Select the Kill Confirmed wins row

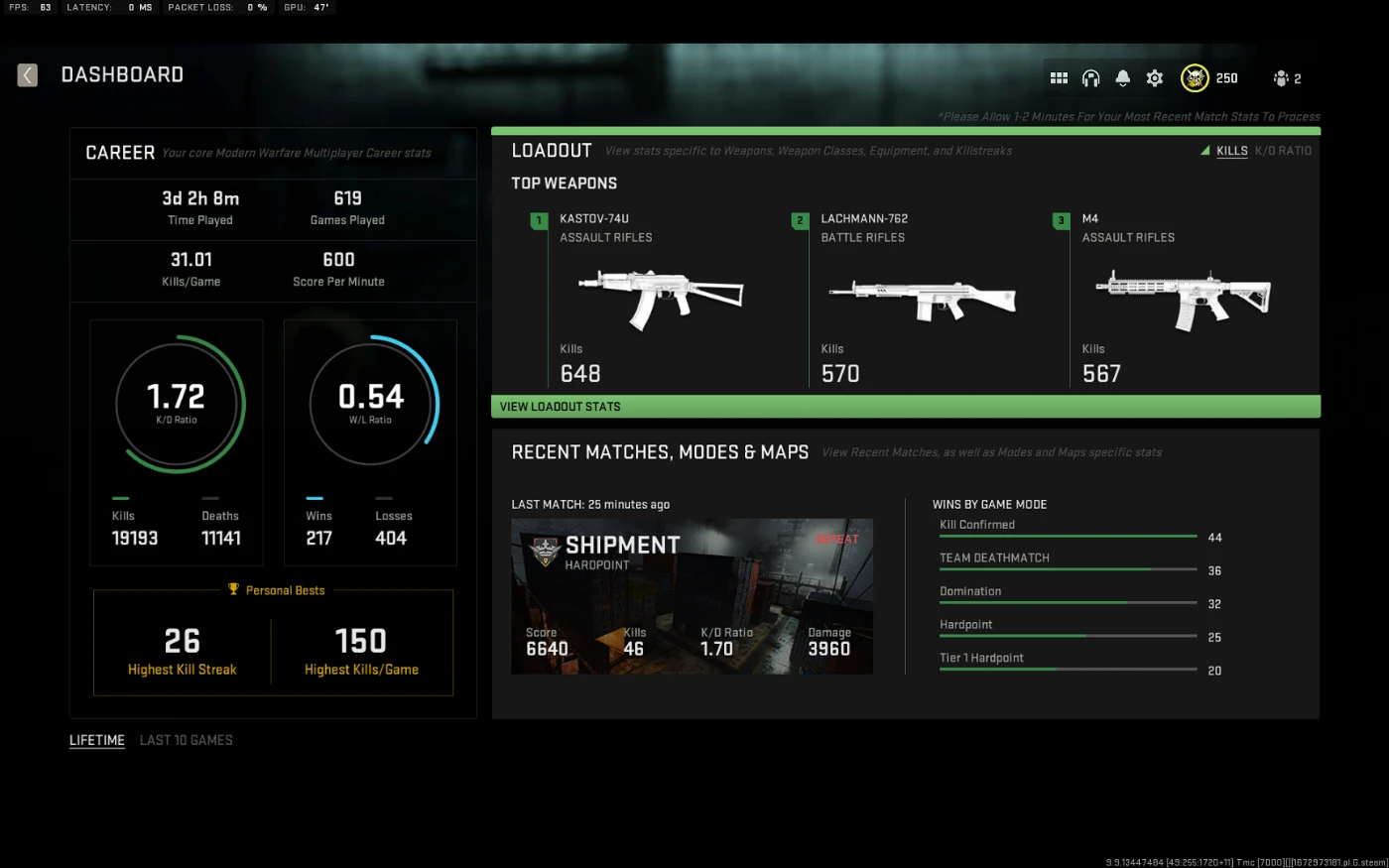tap(1068, 528)
